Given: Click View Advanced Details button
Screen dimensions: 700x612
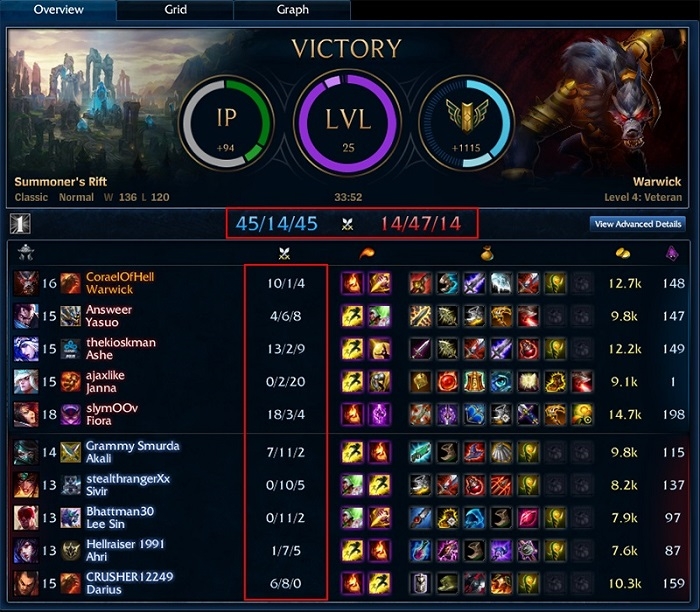Looking at the screenshot, I should click(638, 224).
